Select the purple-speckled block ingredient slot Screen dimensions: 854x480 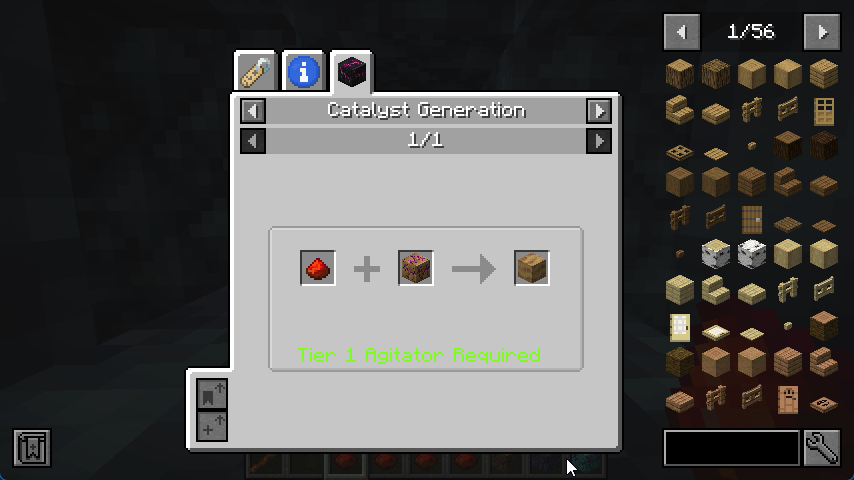click(x=416, y=268)
